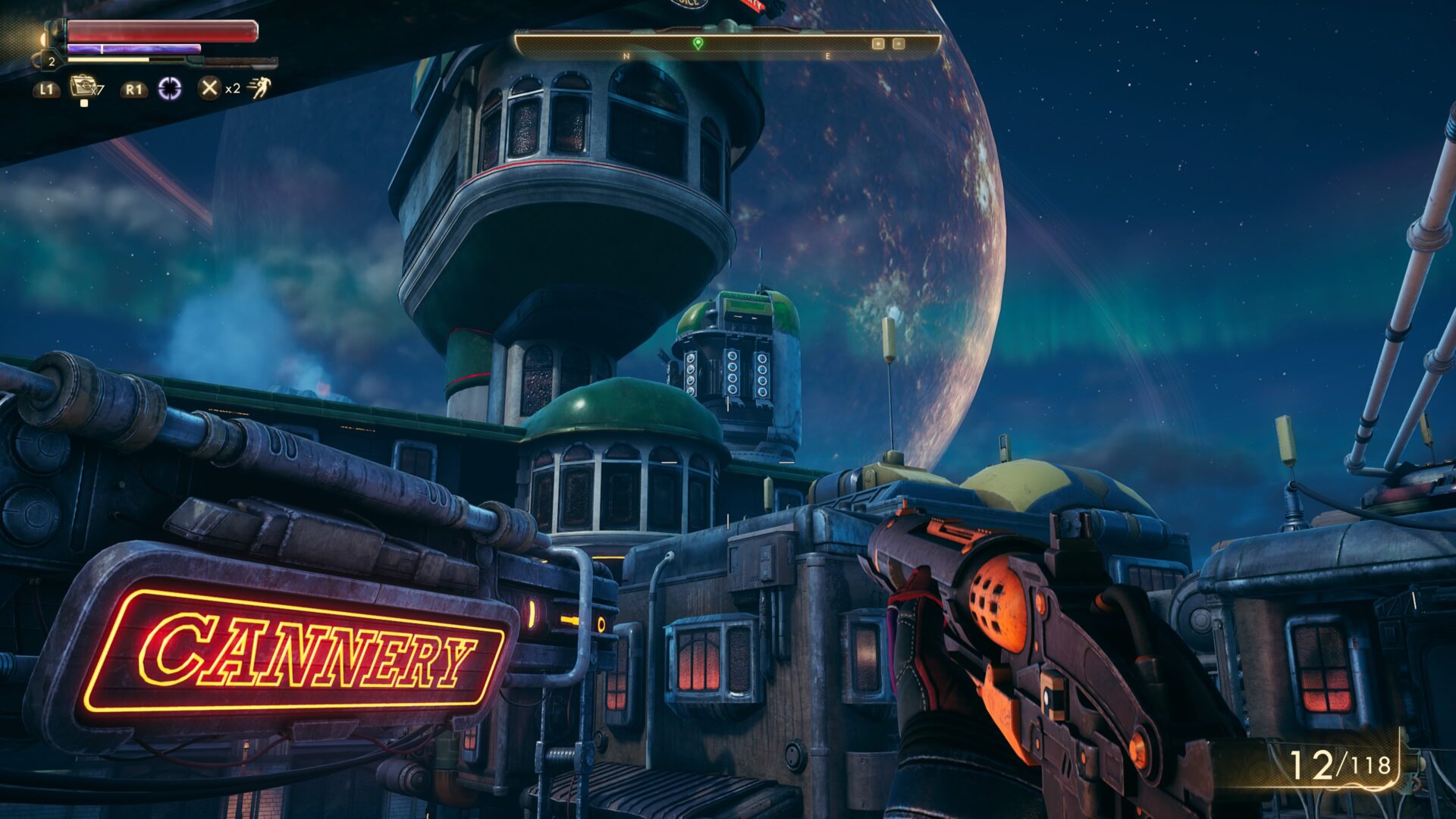Screen dimensions: 1456x819
Task: Select the green quest marker on compass
Action: coord(698,43)
